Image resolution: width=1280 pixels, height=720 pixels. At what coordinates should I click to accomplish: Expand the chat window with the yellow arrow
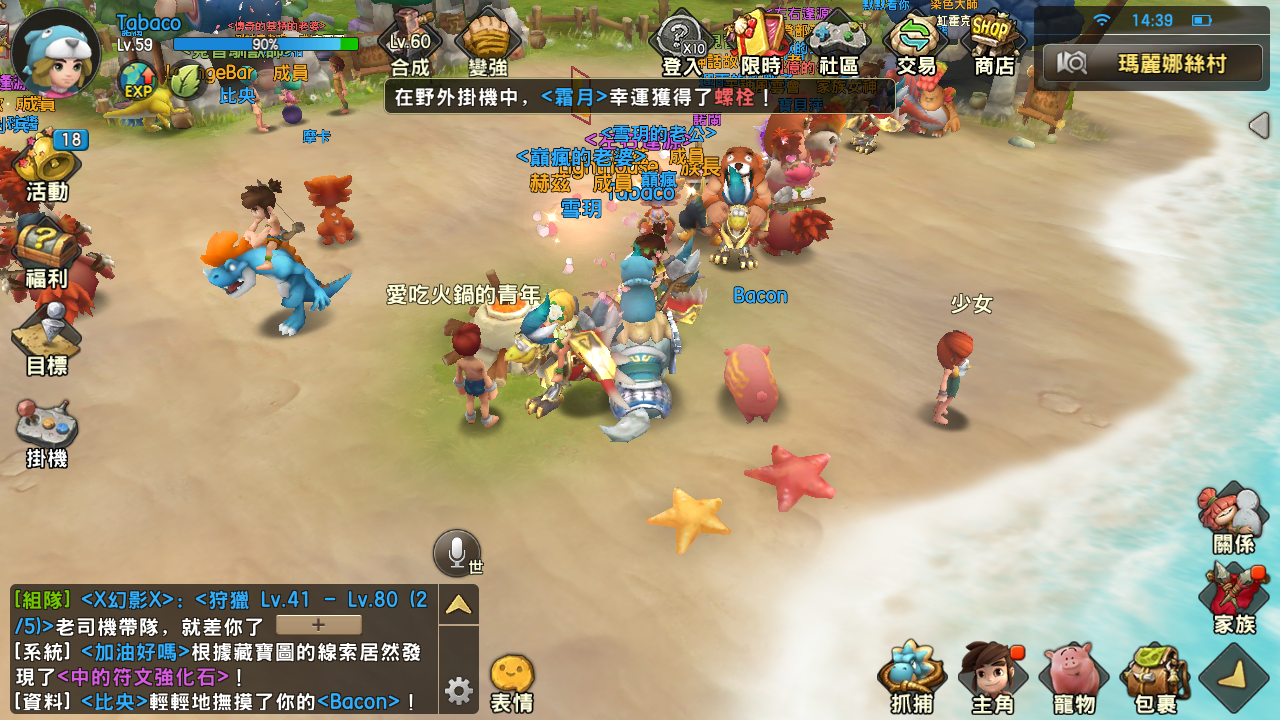pyautogui.click(x=458, y=603)
